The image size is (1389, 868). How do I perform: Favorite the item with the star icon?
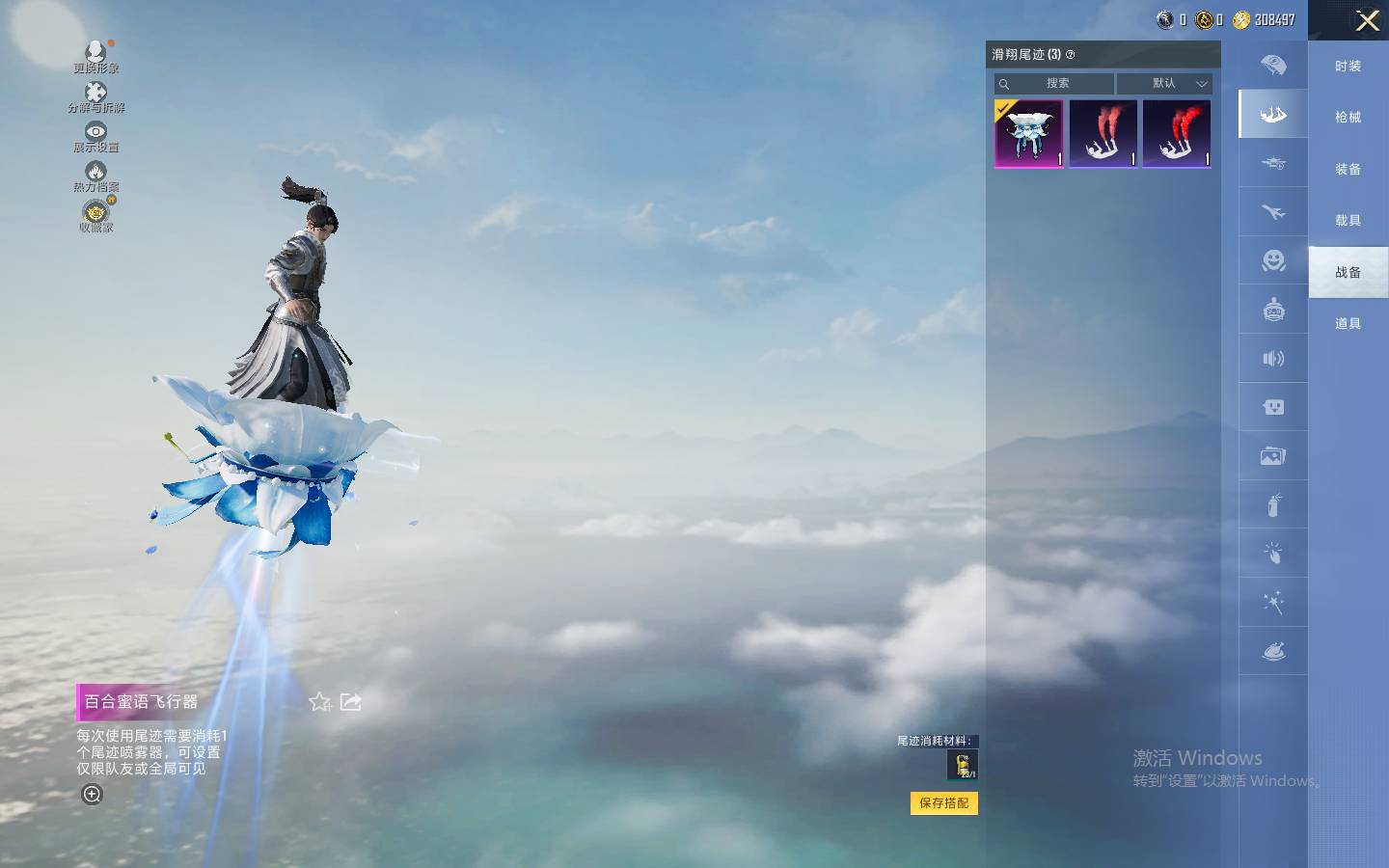click(320, 702)
